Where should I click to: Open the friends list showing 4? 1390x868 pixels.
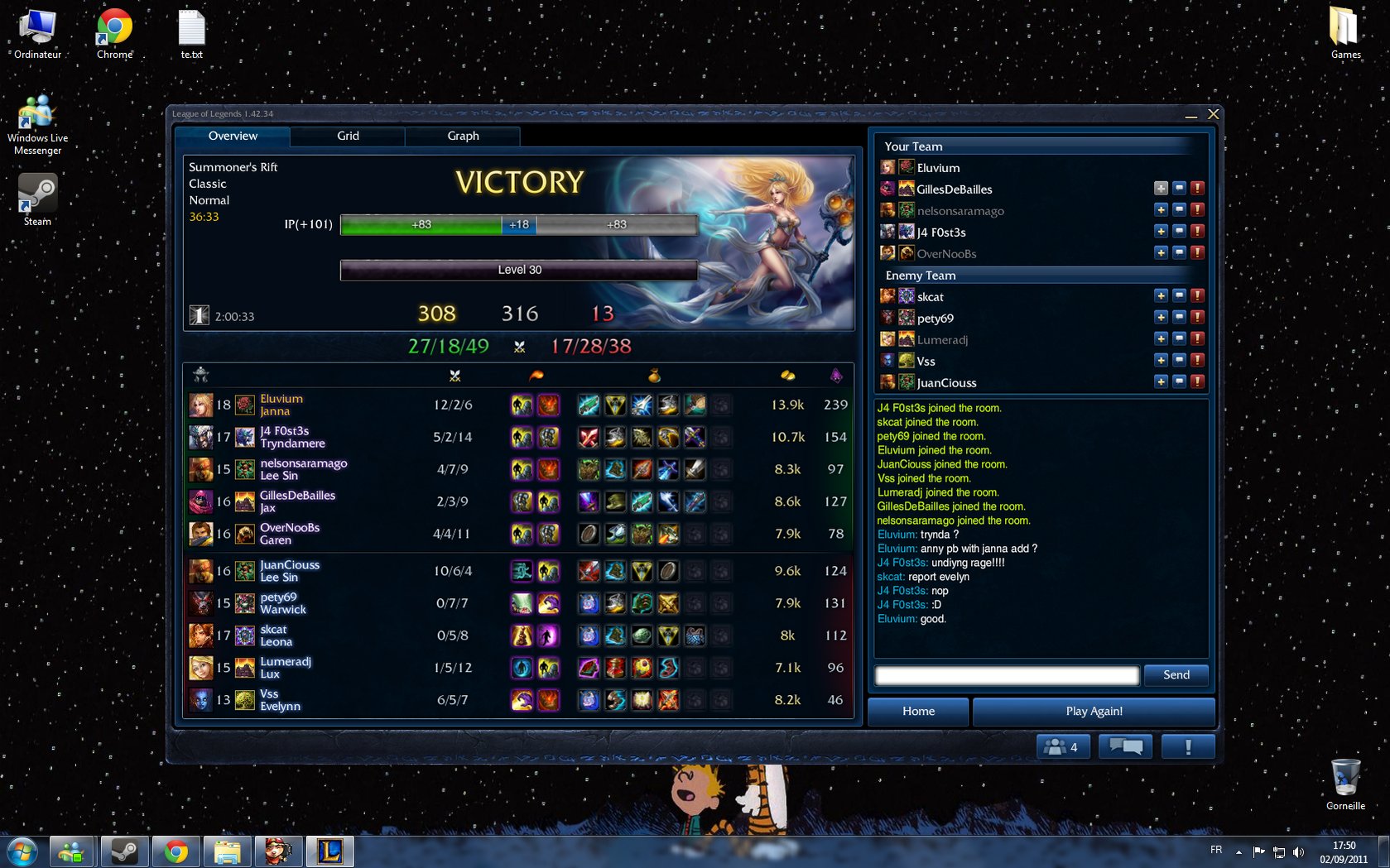(1063, 746)
